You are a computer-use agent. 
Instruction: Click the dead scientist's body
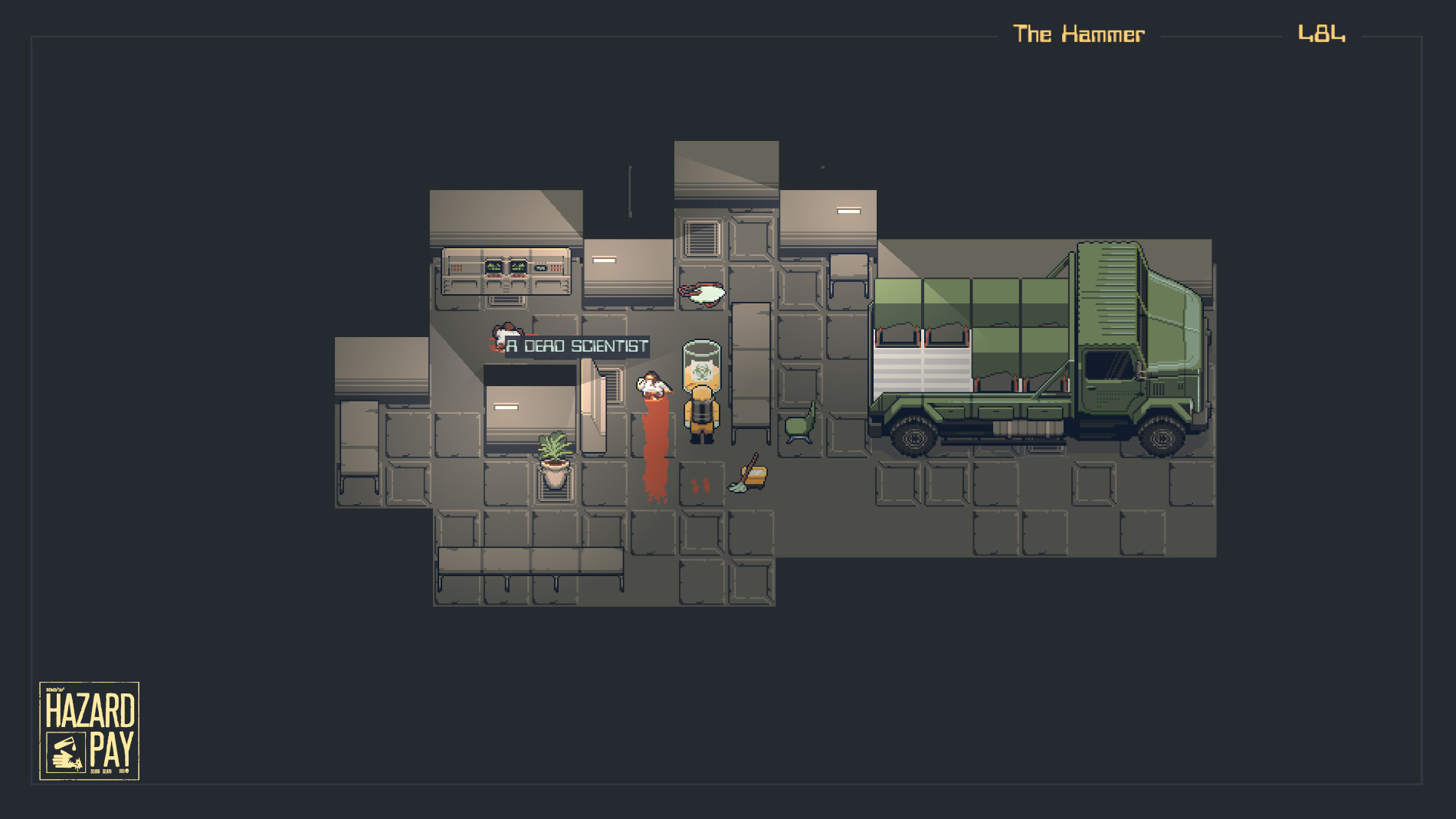653,387
